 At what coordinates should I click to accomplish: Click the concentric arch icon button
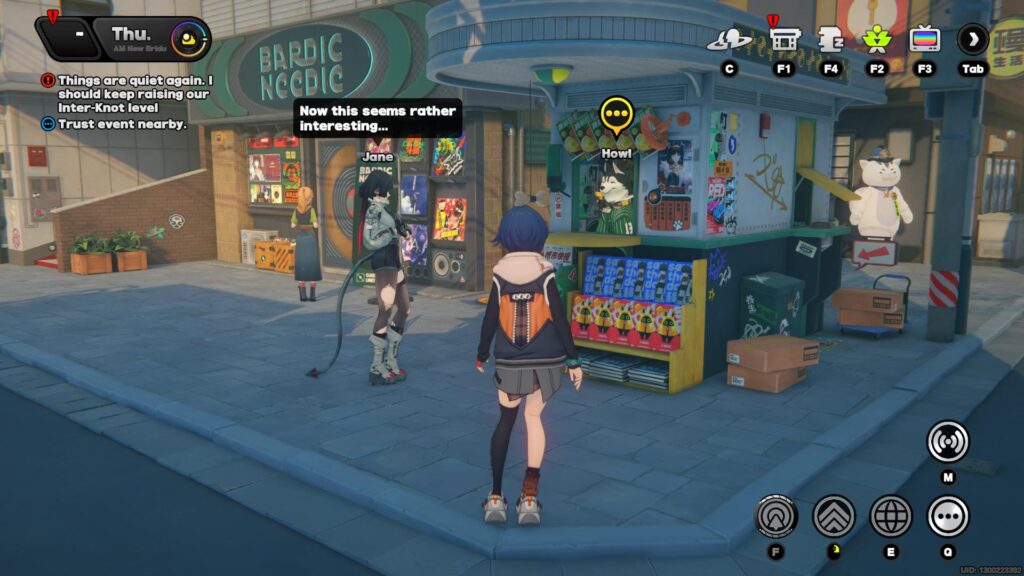776,516
